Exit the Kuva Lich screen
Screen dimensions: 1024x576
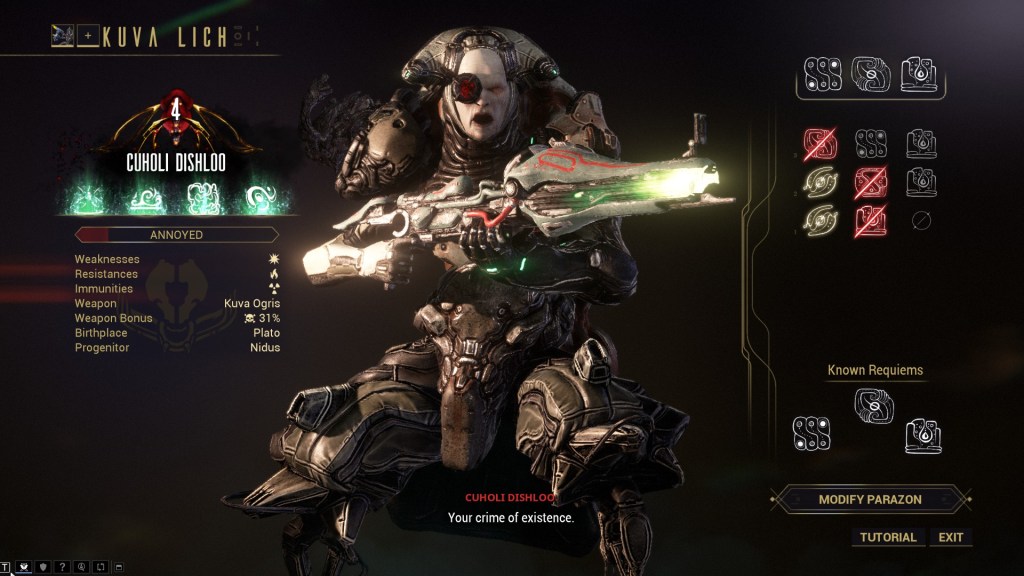coord(951,537)
